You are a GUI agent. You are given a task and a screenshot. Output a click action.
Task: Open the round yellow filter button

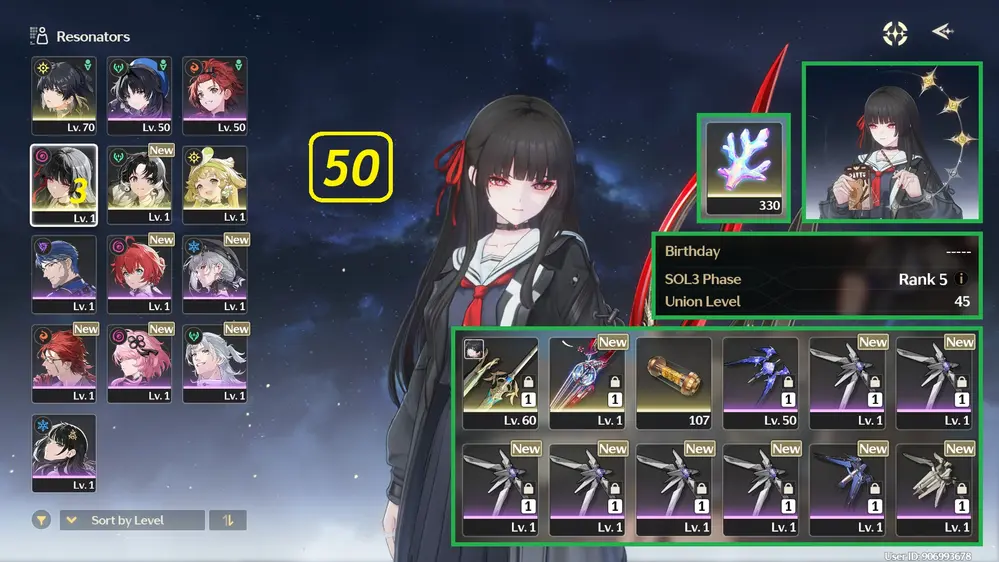tap(41, 520)
